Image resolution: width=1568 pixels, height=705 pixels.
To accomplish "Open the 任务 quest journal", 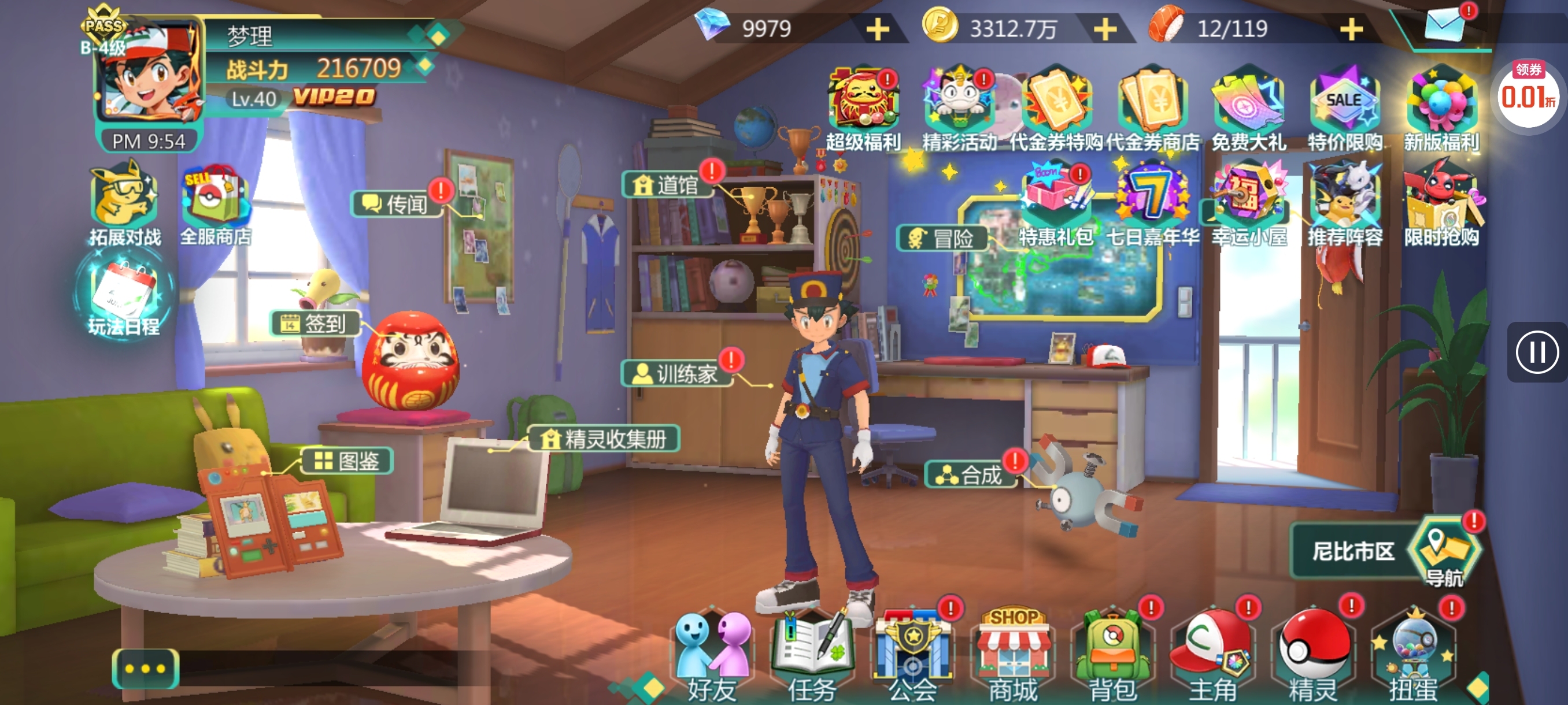I will point(812,654).
